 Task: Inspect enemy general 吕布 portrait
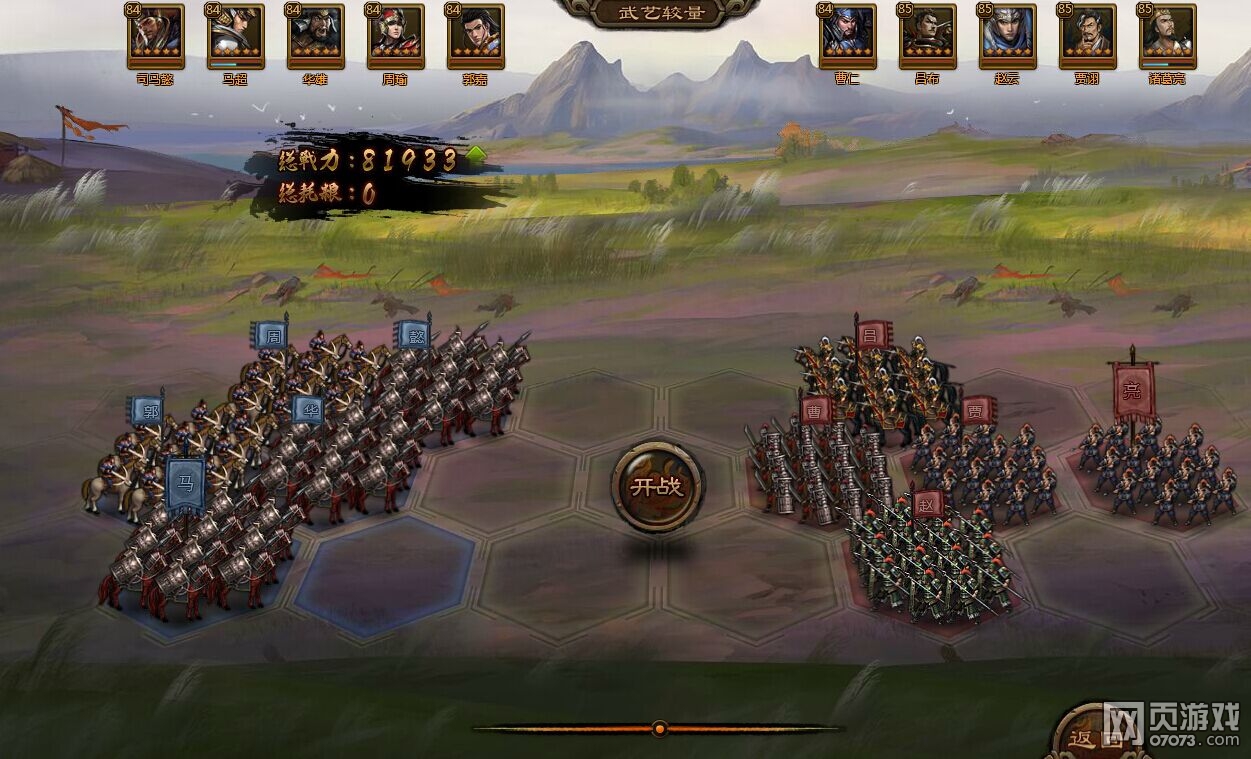click(x=928, y=36)
